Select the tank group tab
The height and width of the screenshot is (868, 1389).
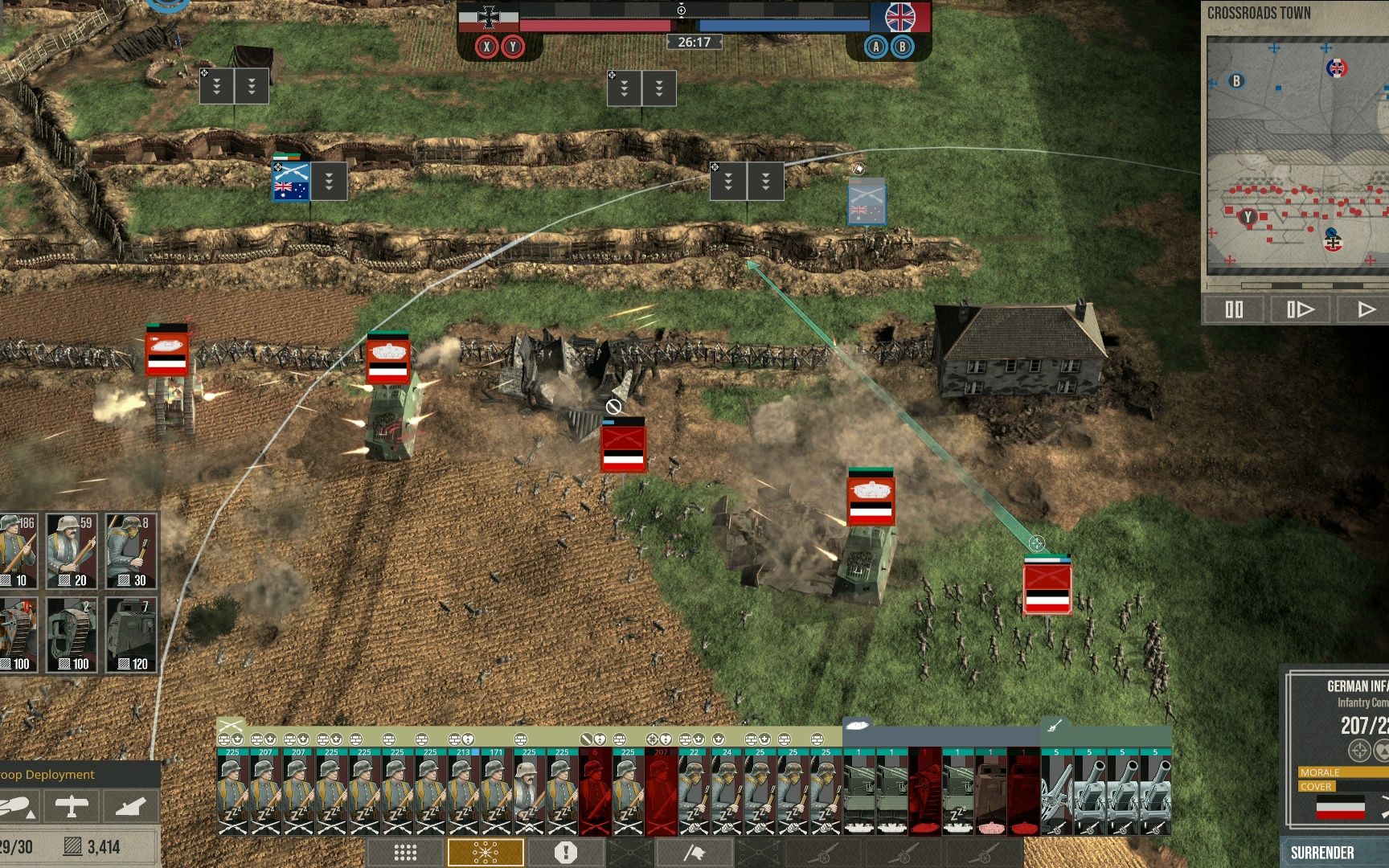858,725
